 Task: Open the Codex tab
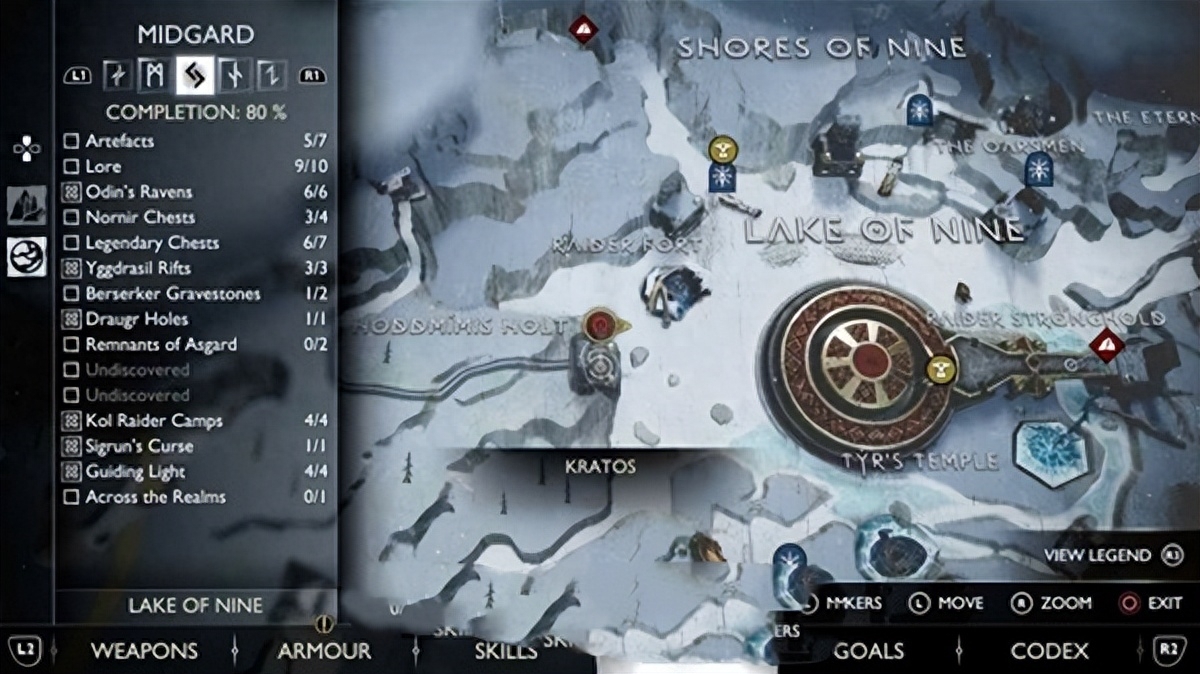pos(1049,651)
